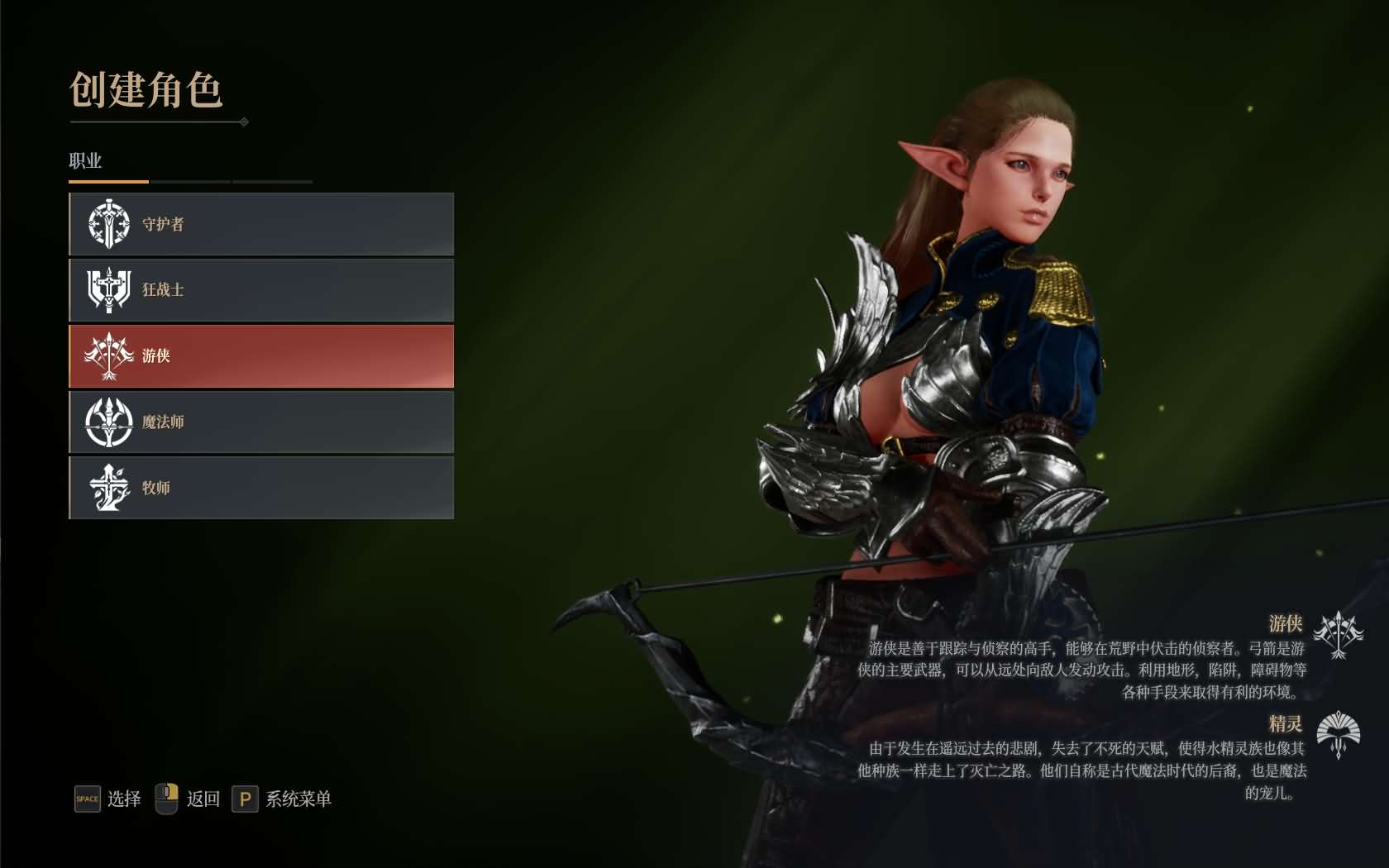1389x868 pixels.
Task: Click the mouse icon next to 返回
Action: tap(168, 799)
